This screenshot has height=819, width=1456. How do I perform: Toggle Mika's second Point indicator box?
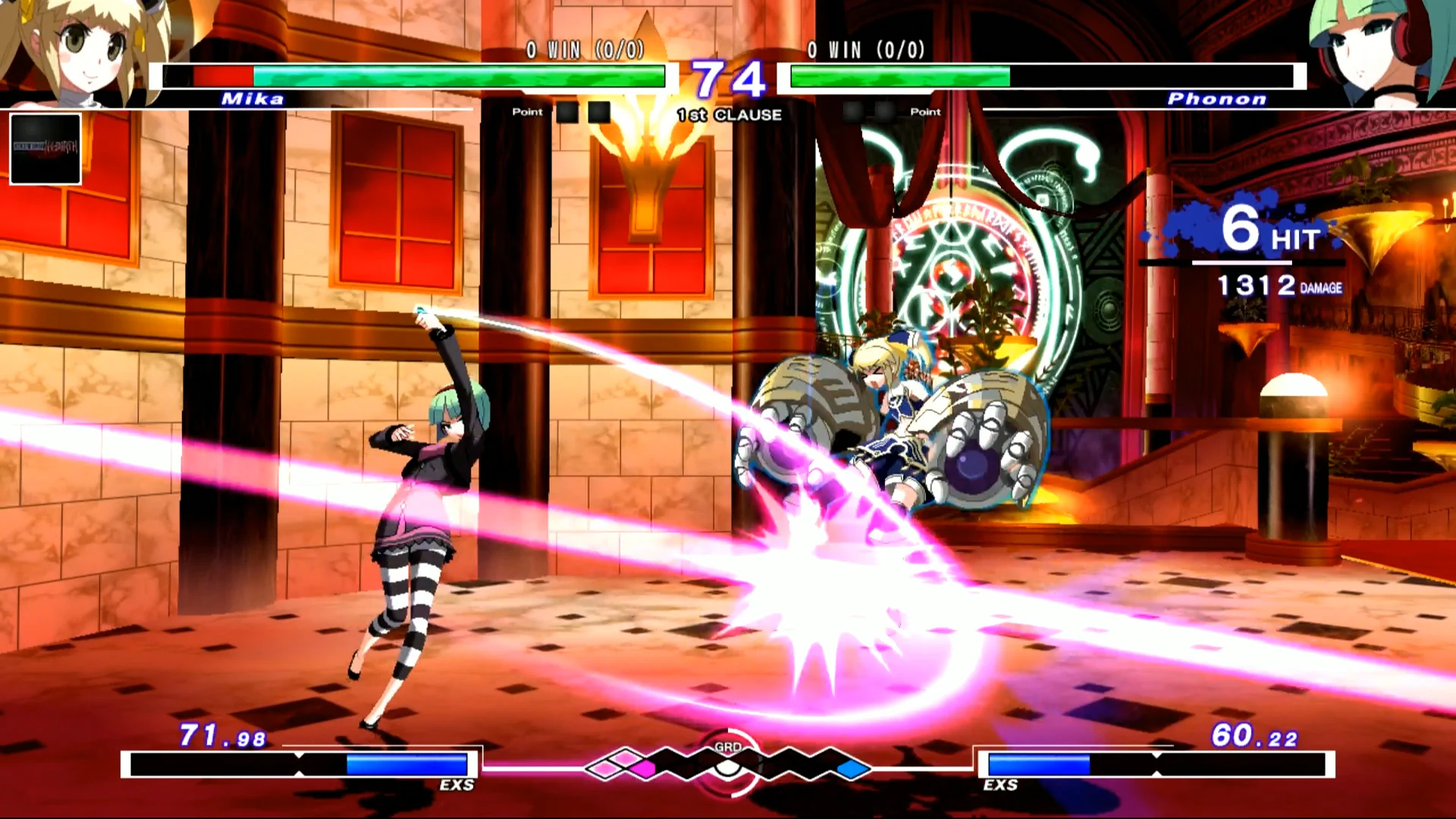pyautogui.click(x=600, y=111)
